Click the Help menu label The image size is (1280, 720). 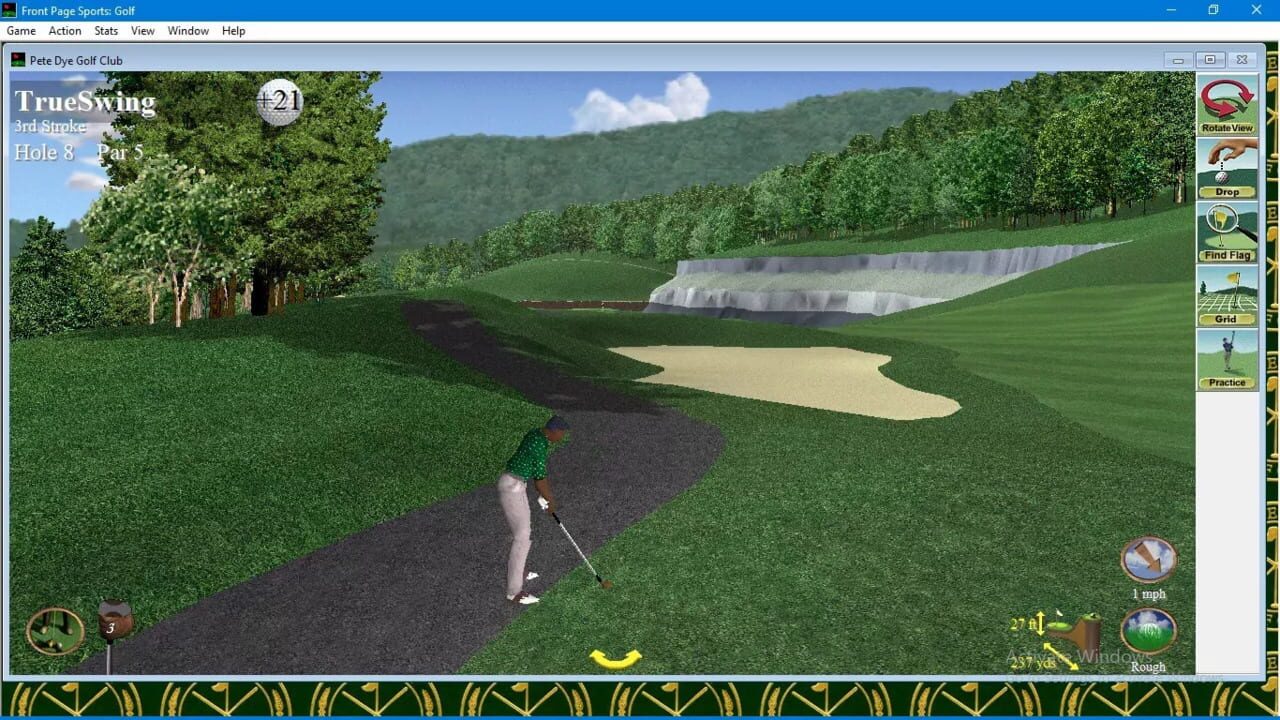point(233,31)
